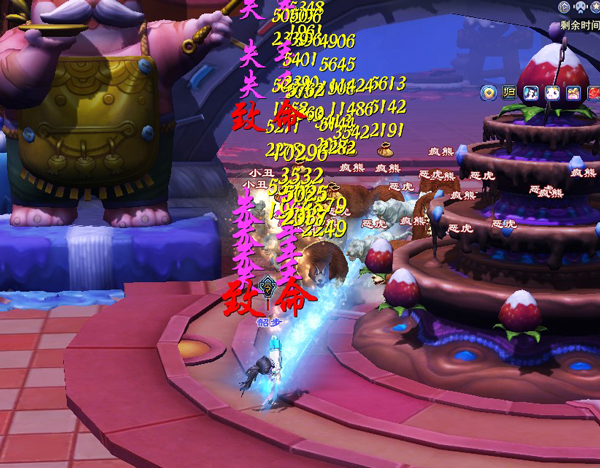Select the character portrait icon

tap(532, 93)
